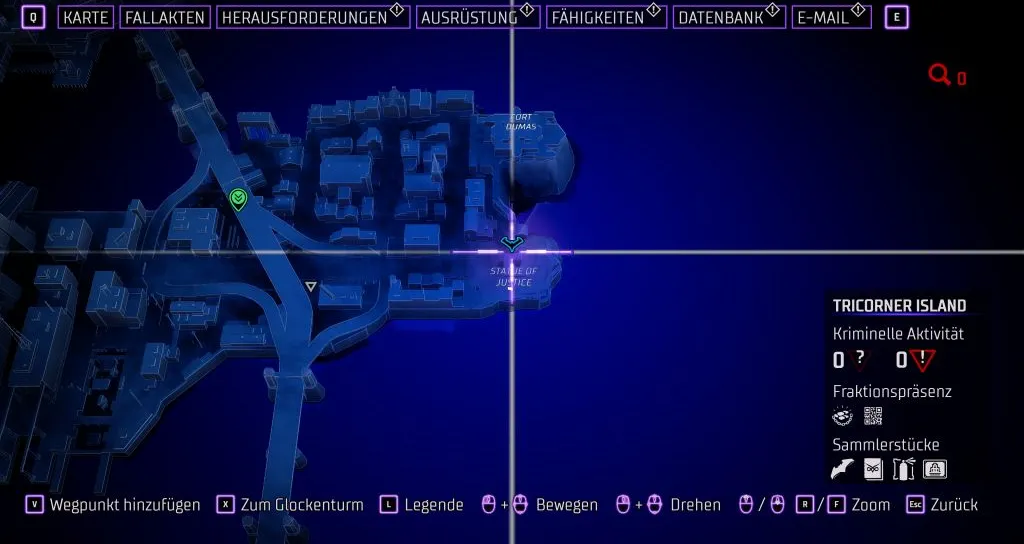Select the Statue of Justice map label
Screen dimensions: 1024x544
tap(512, 277)
